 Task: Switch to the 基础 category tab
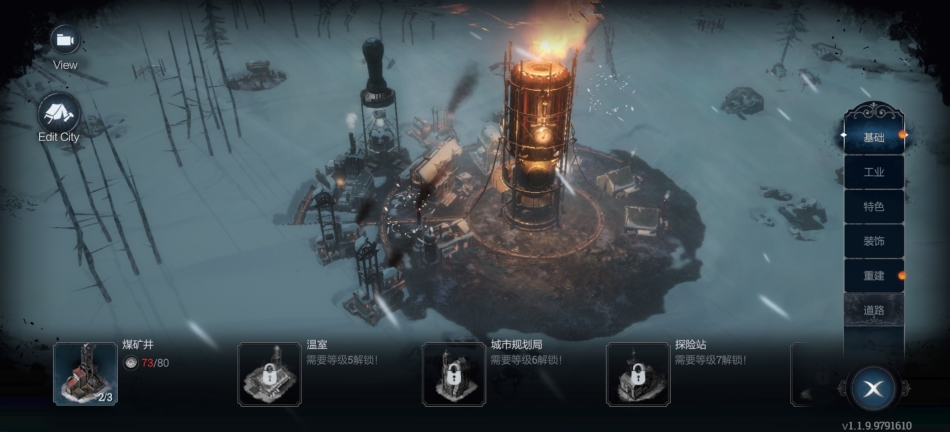(873, 137)
